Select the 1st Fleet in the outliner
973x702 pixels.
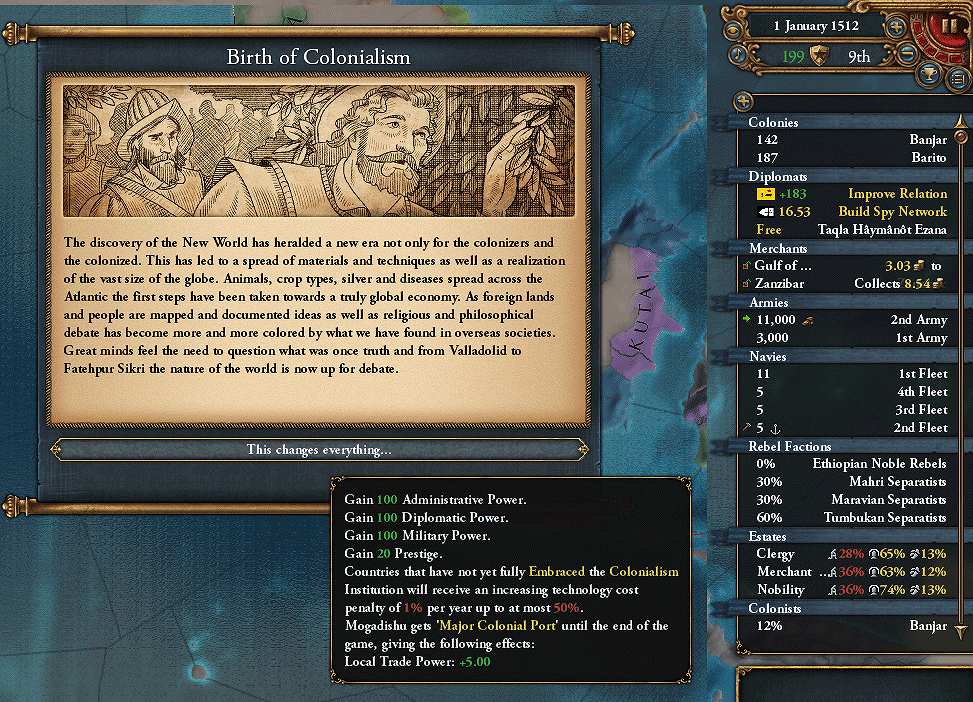point(850,374)
